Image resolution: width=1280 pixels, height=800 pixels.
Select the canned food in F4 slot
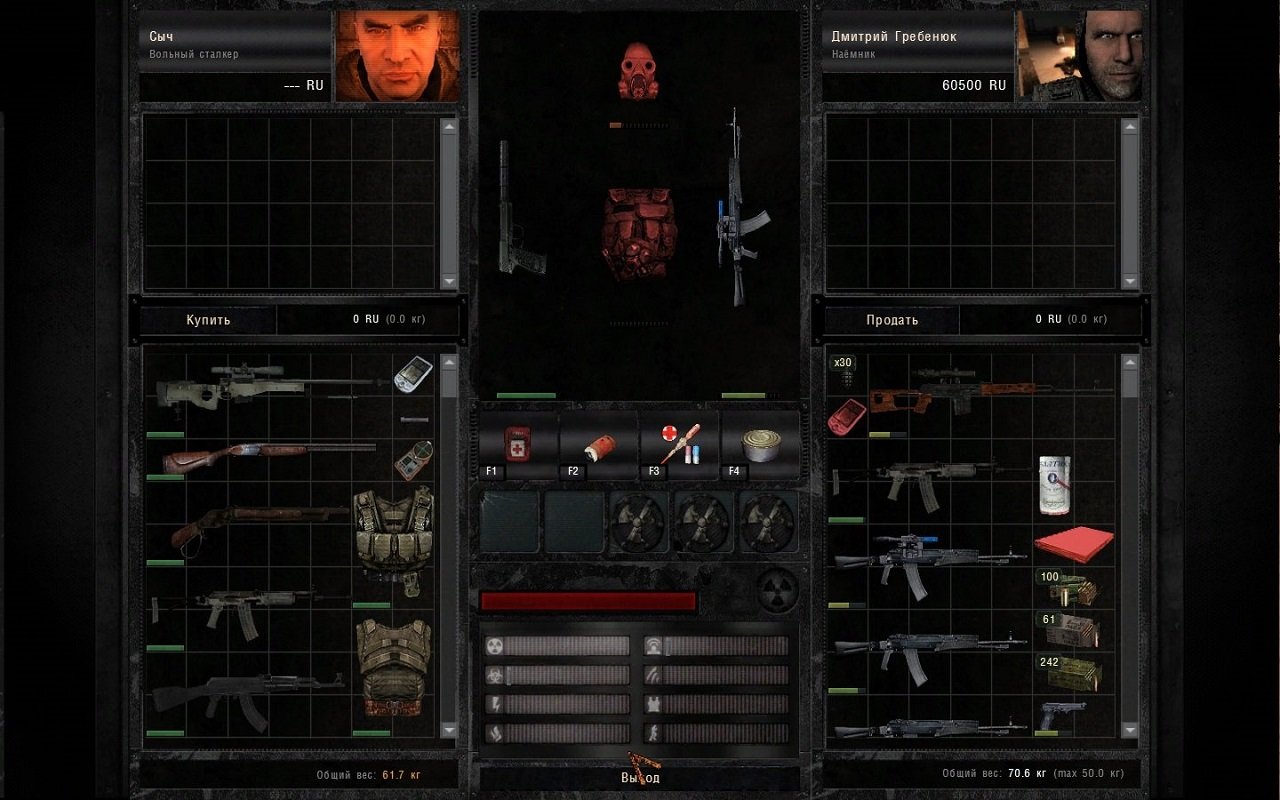759,444
